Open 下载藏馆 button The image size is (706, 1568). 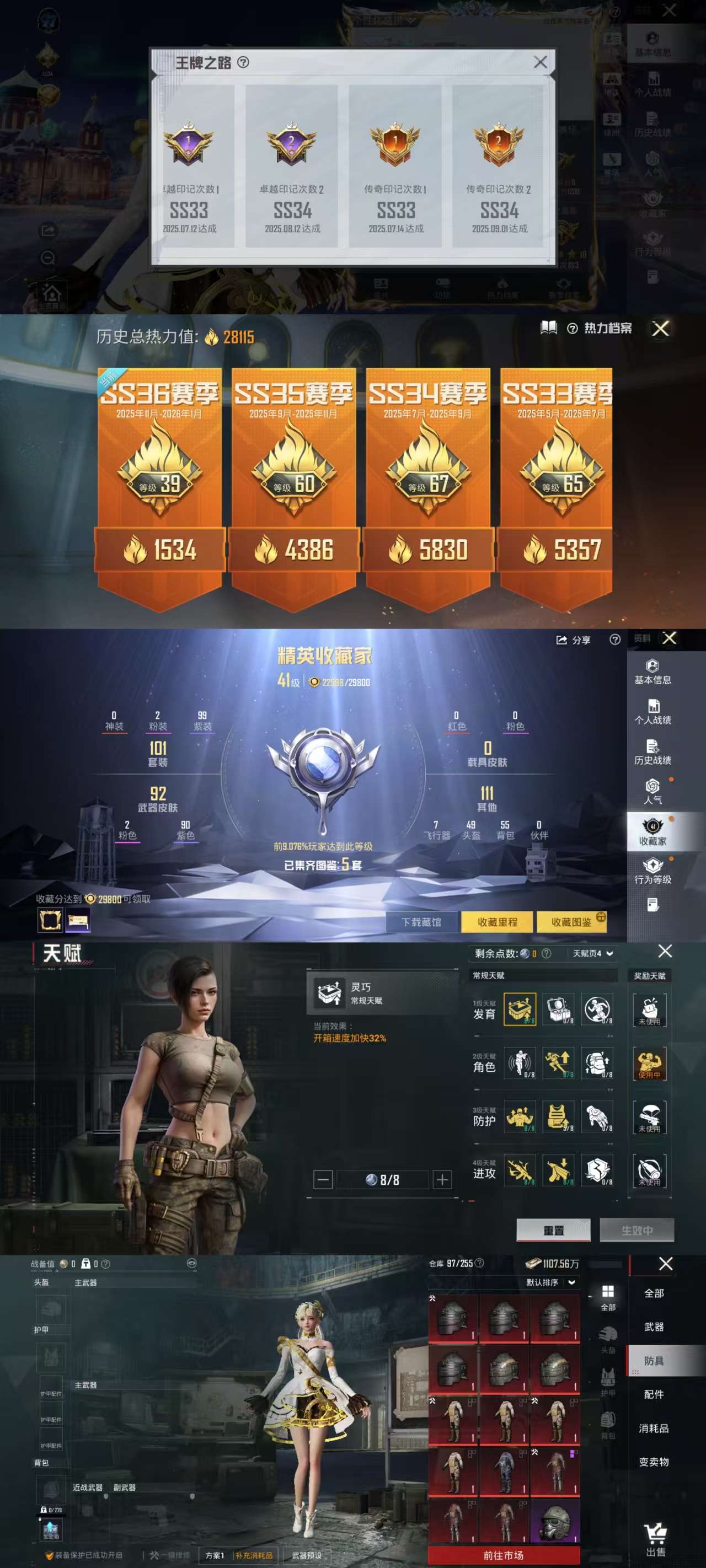click(x=421, y=922)
